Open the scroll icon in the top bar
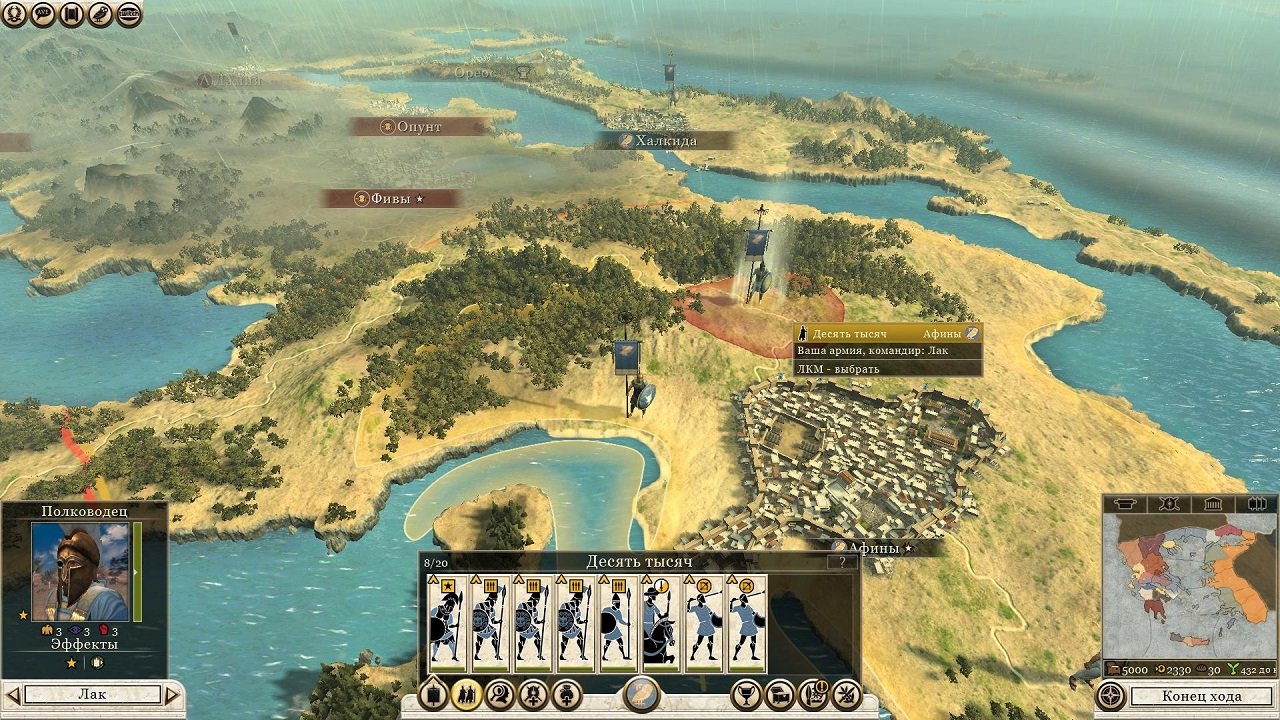Viewport: 1280px width, 720px height. point(71,14)
